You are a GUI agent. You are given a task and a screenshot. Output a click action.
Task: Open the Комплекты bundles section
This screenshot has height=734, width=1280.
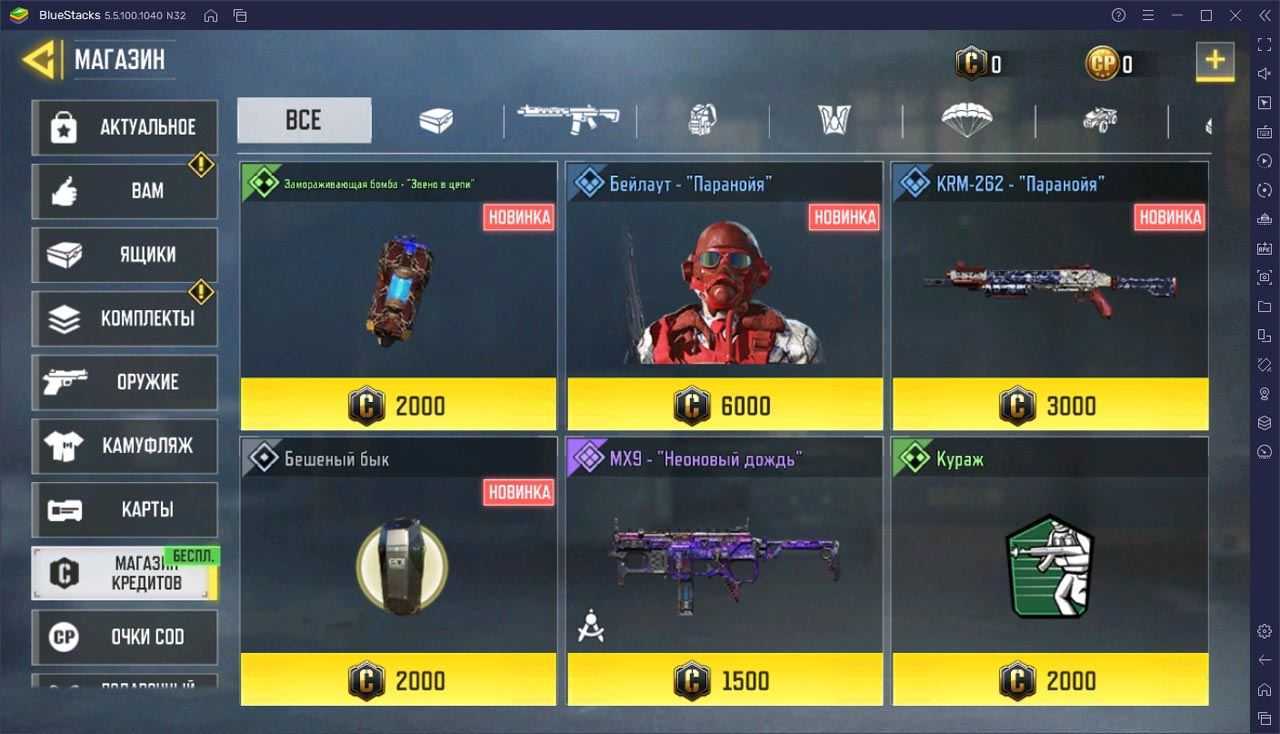tap(125, 319)
